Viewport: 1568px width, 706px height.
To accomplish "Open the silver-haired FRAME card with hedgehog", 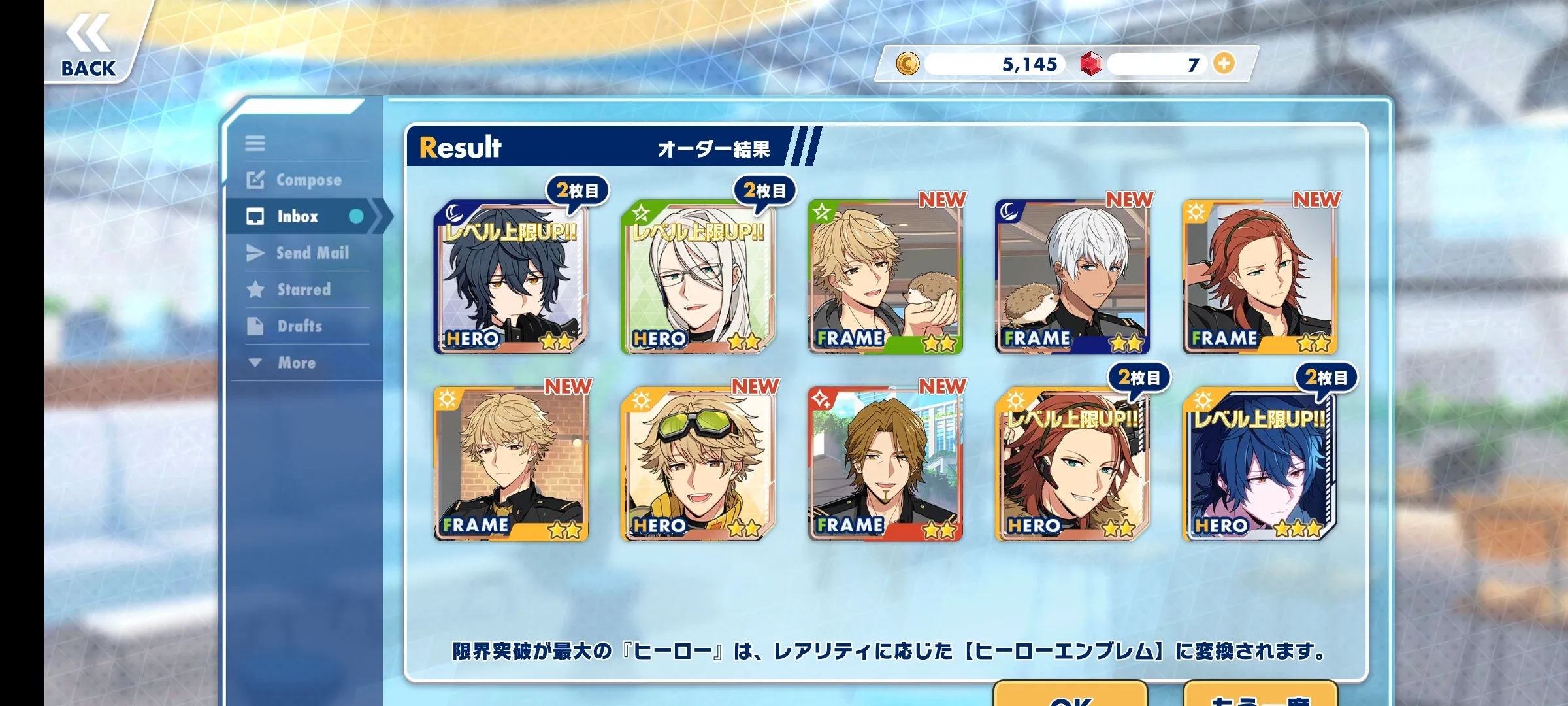I will [x=1072, y=278].
